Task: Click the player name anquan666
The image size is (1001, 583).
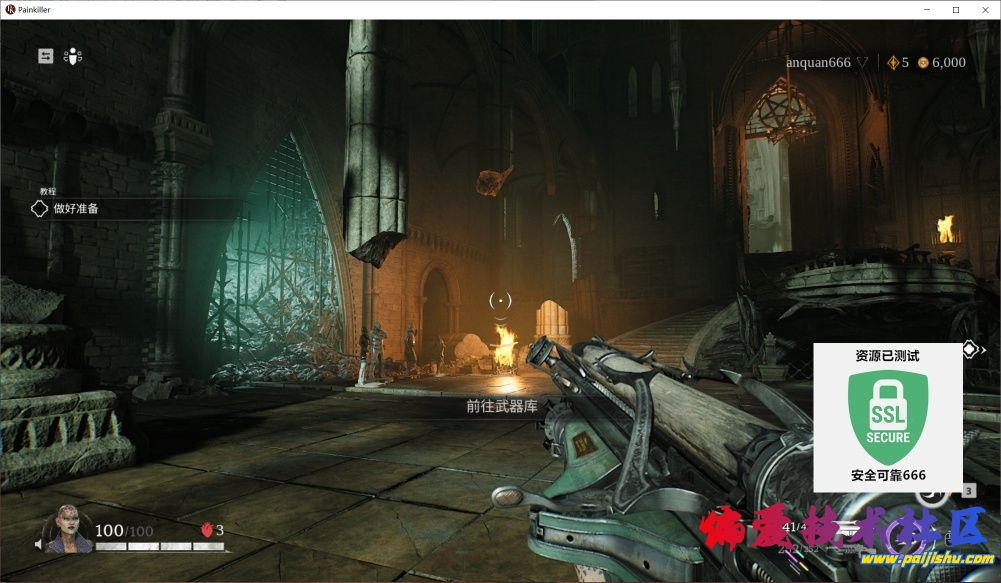Action: click(x=817, y=62)
